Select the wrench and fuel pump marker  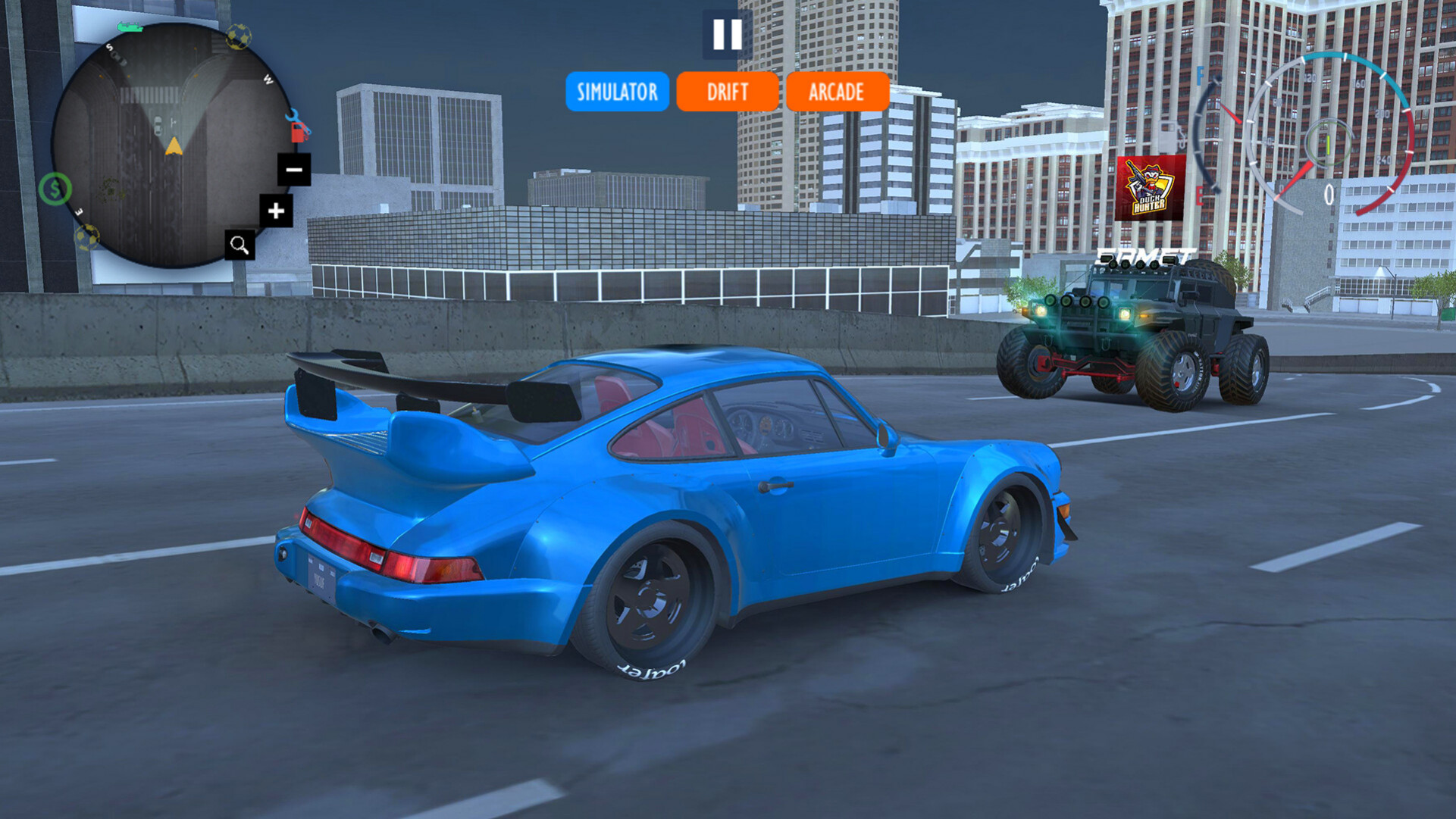(x=298, y=127)
